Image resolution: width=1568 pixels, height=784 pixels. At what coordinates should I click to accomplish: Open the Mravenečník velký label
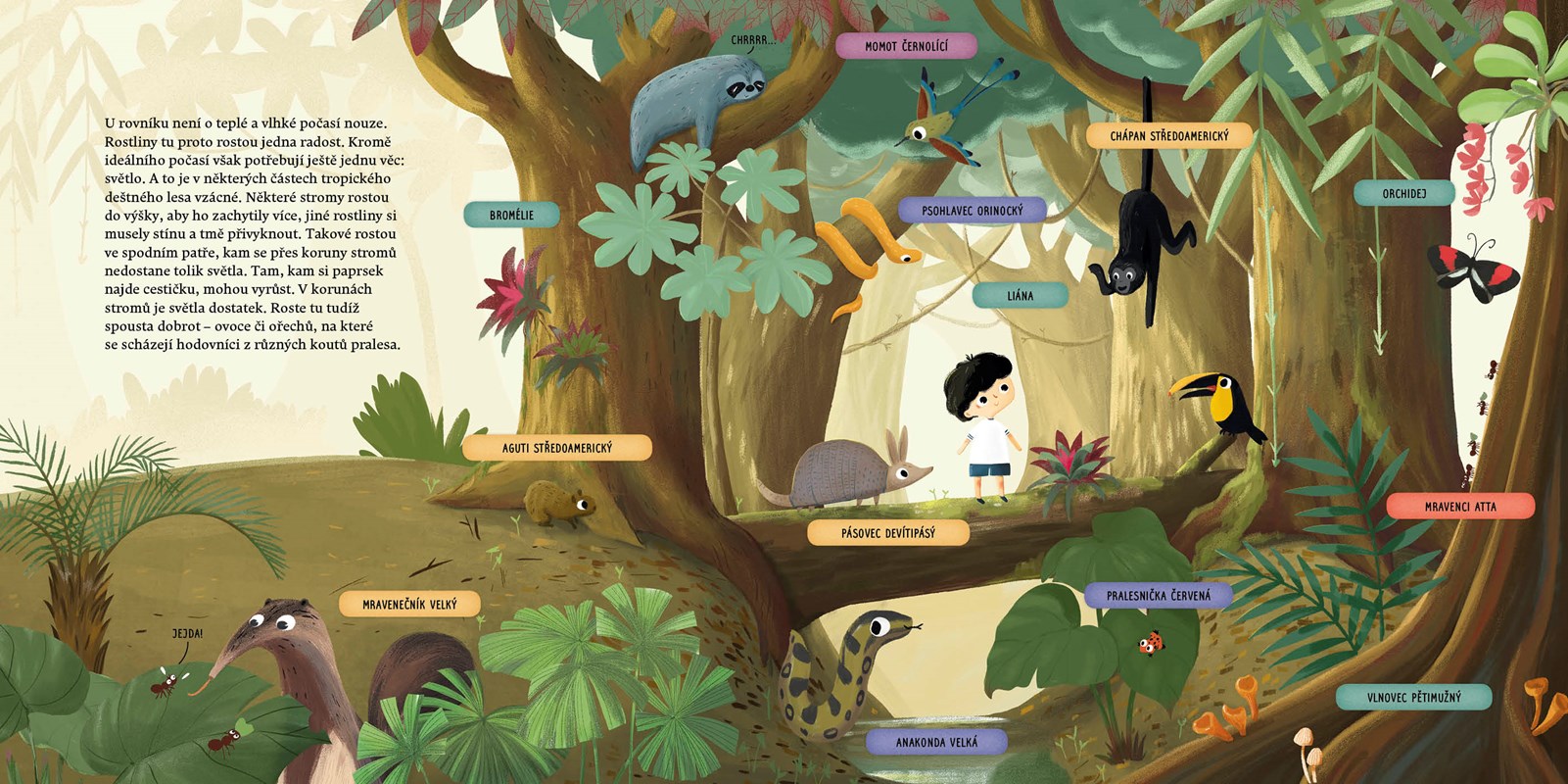pos(409,605)
